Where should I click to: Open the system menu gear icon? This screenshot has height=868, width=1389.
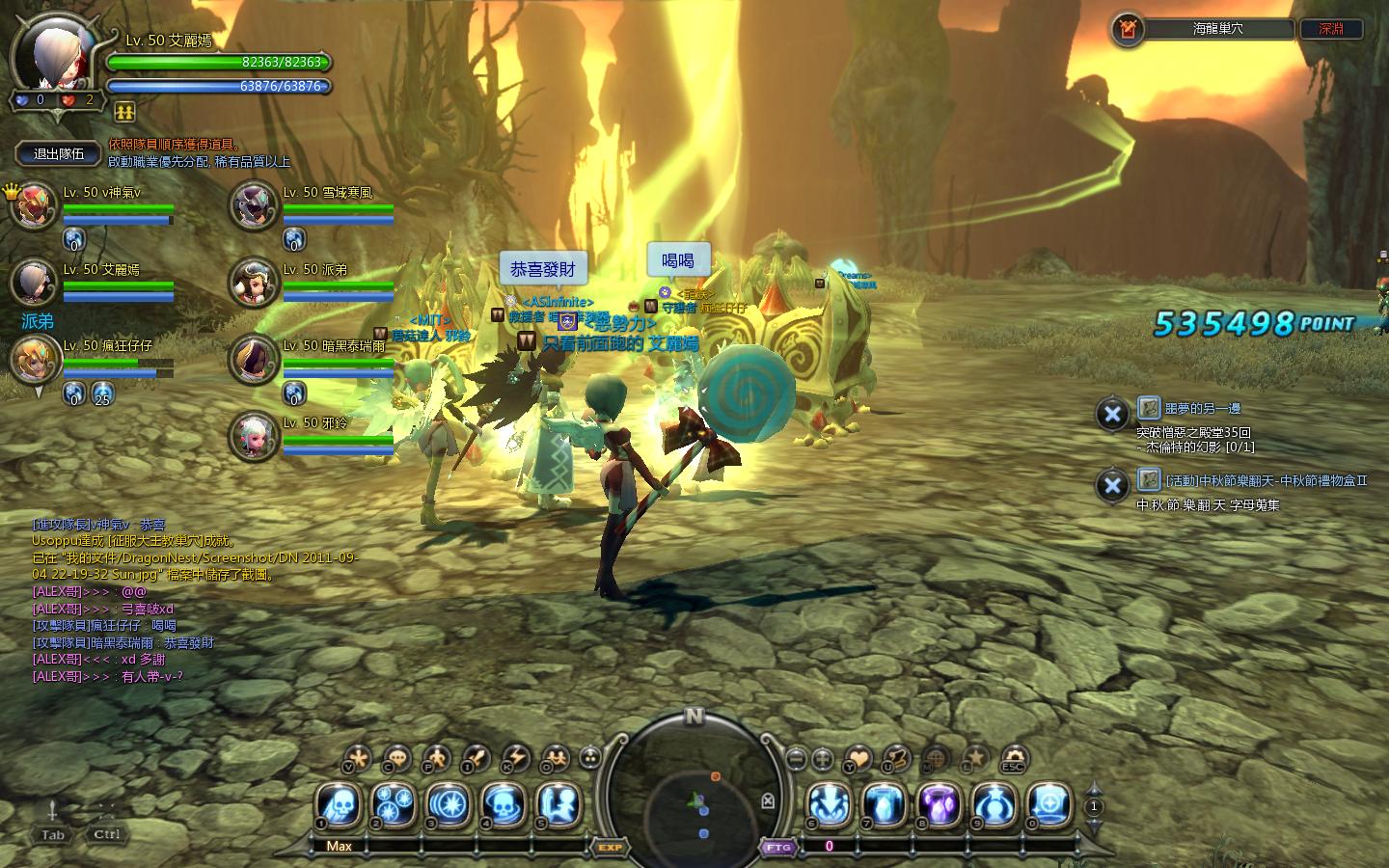[x=1013, y=758]
